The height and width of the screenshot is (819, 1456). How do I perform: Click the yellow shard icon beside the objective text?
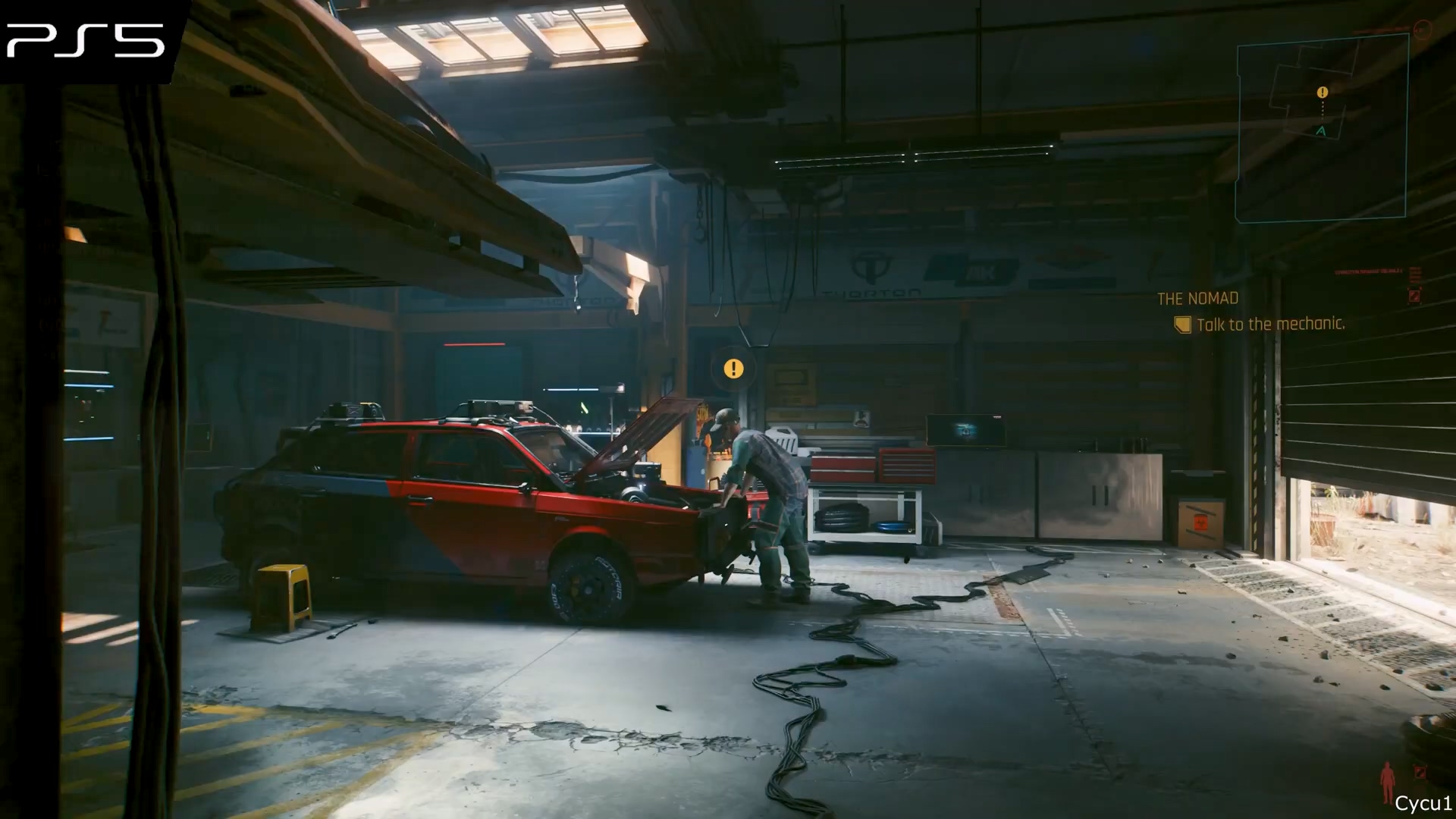tap(1181, 325)
